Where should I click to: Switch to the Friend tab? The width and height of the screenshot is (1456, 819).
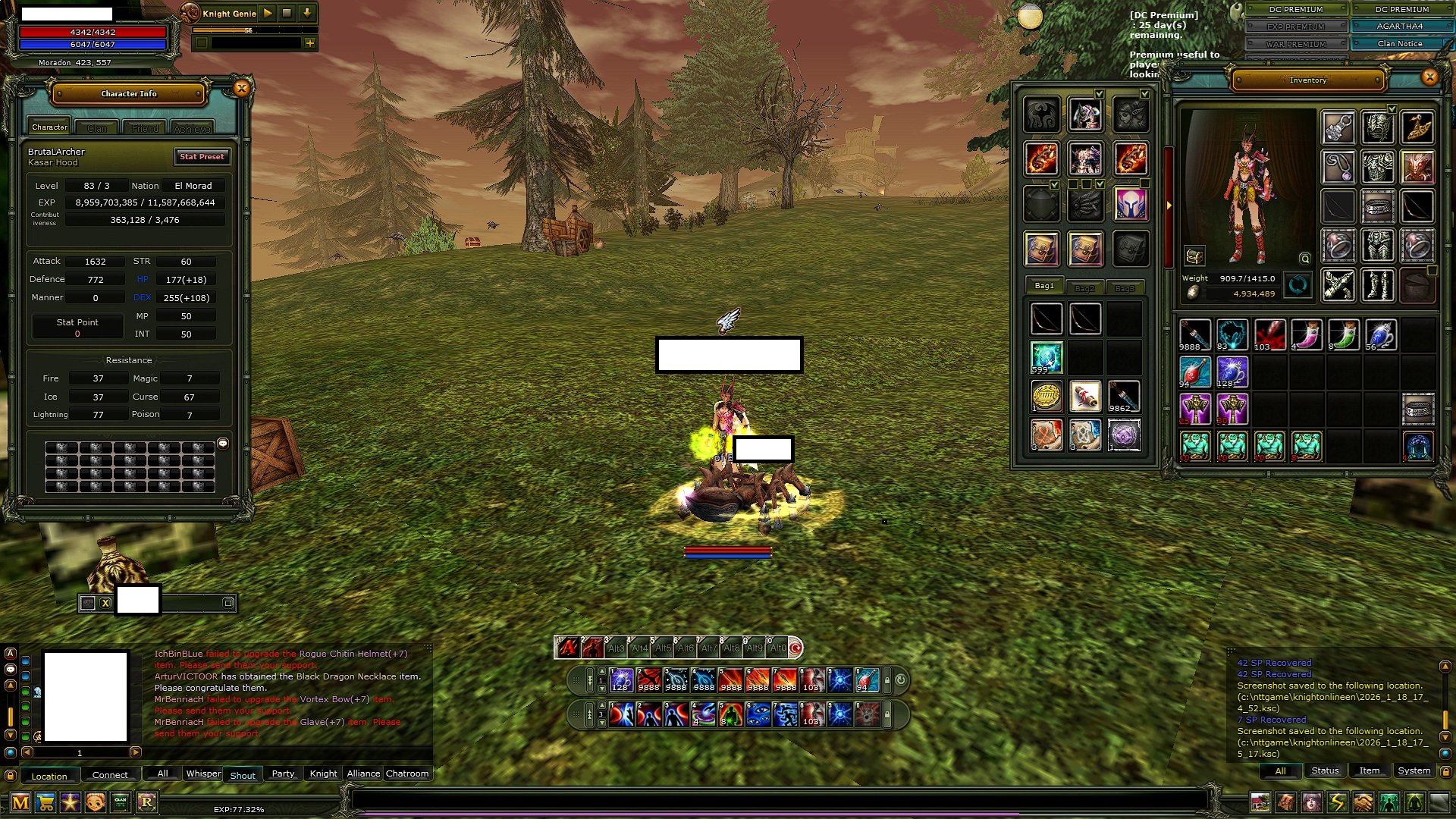click(145, 128)
